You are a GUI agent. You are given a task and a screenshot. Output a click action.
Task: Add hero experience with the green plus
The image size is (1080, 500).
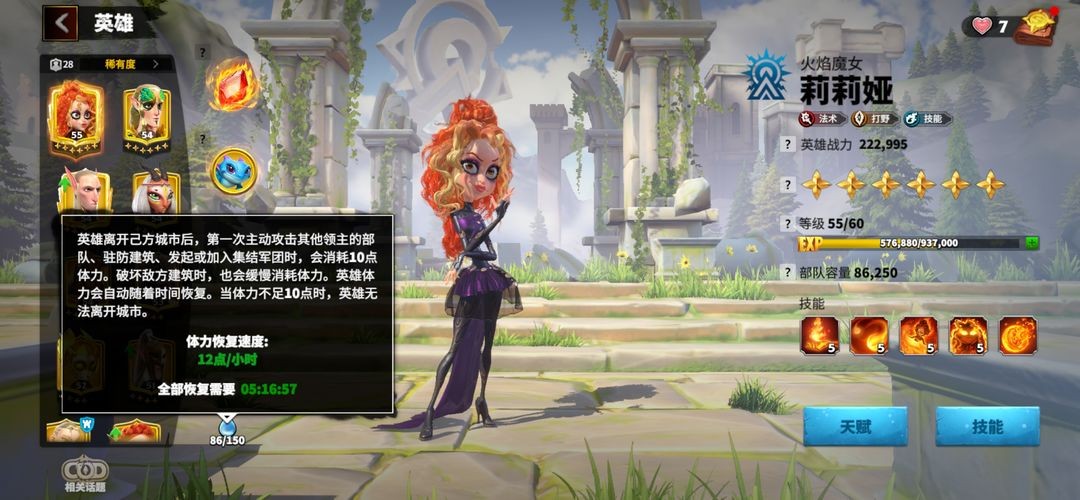pos(1031,242)
